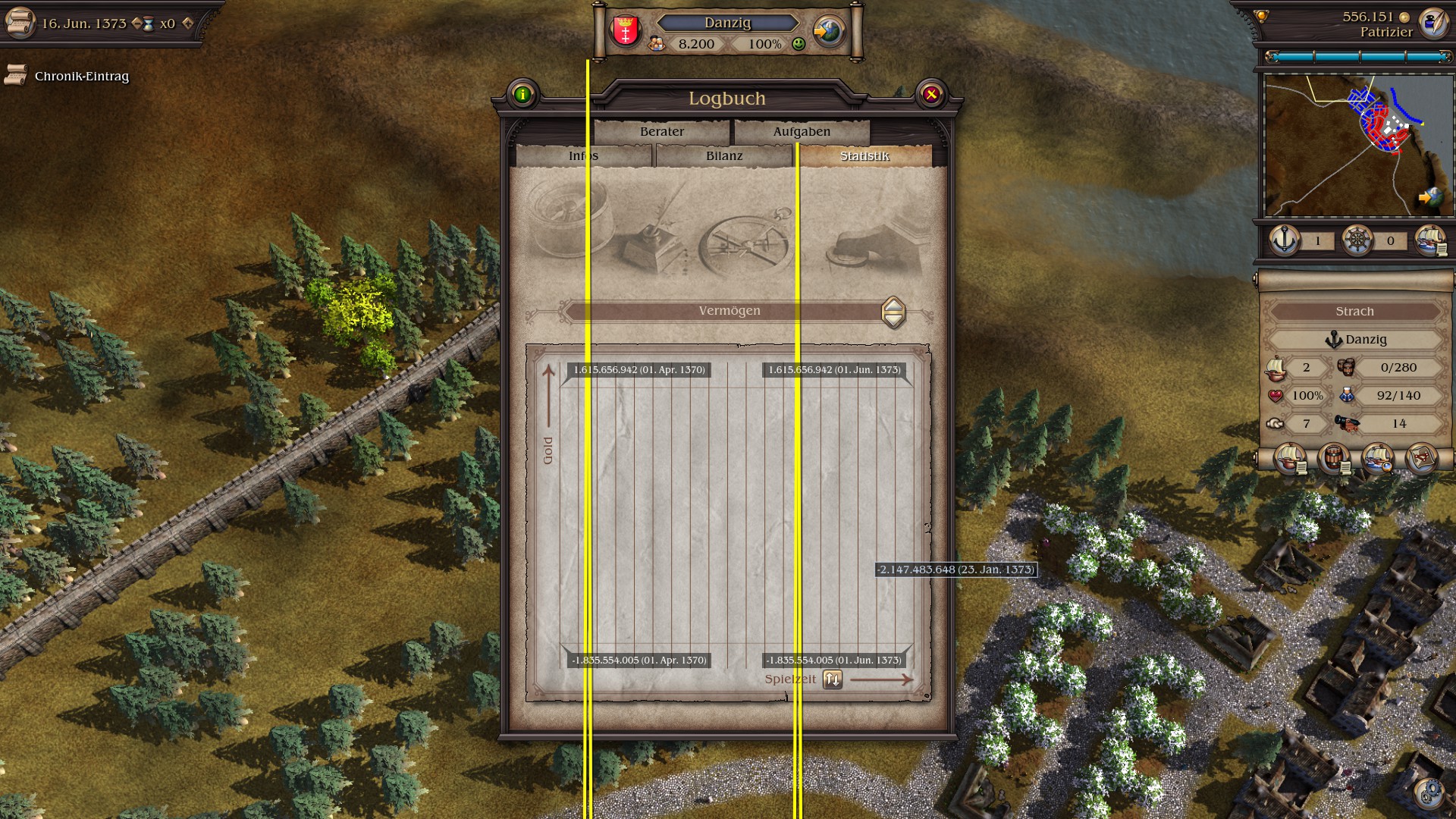Select the ship search magnifier icon
The height and width of the screenshot is (819, 1456).
1378,459
